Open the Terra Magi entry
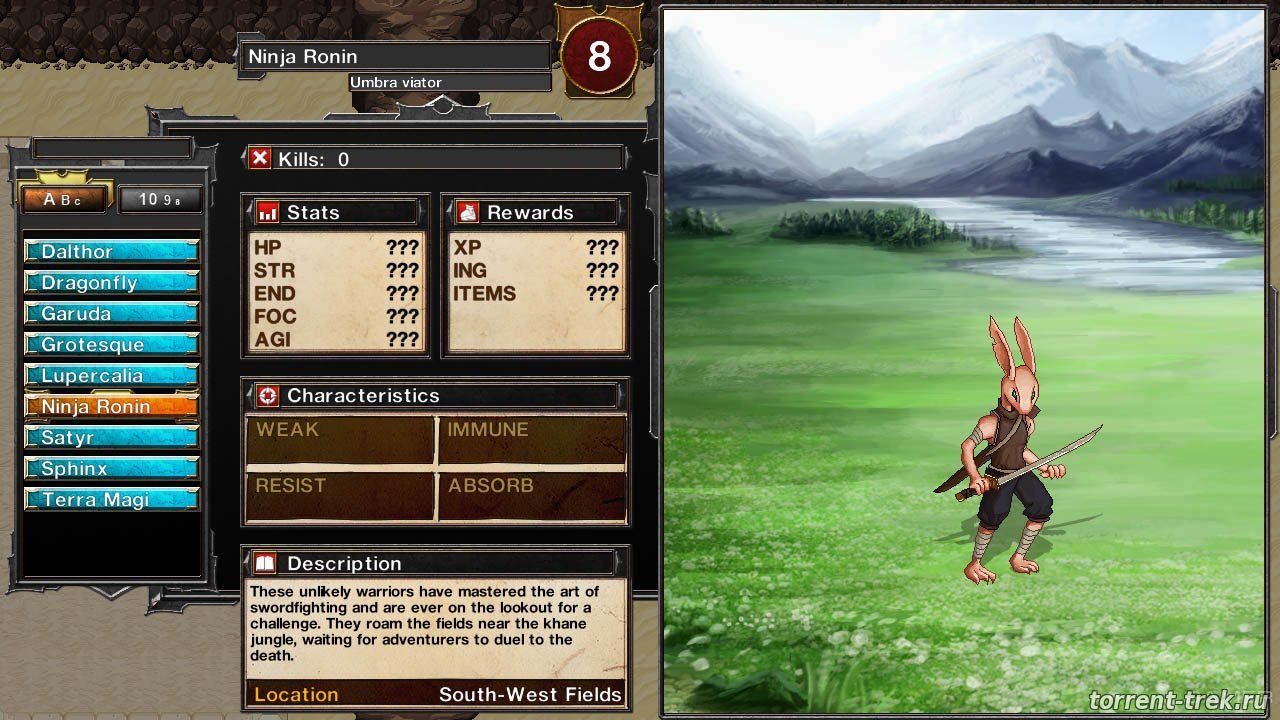Viewport: 1280px width, 720px height. [111, 500]
